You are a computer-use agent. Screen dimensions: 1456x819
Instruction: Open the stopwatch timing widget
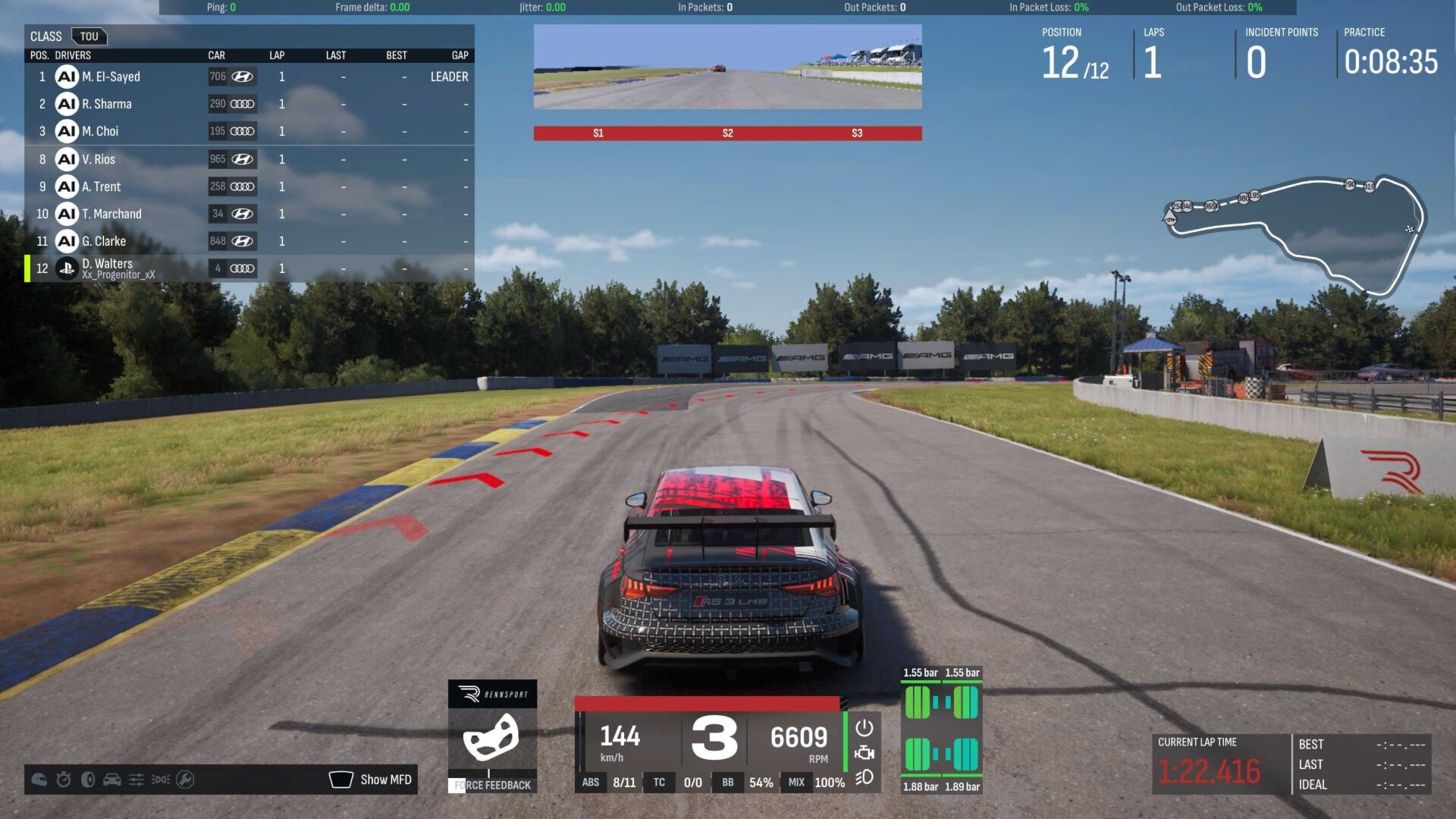[x=62, y=780]
